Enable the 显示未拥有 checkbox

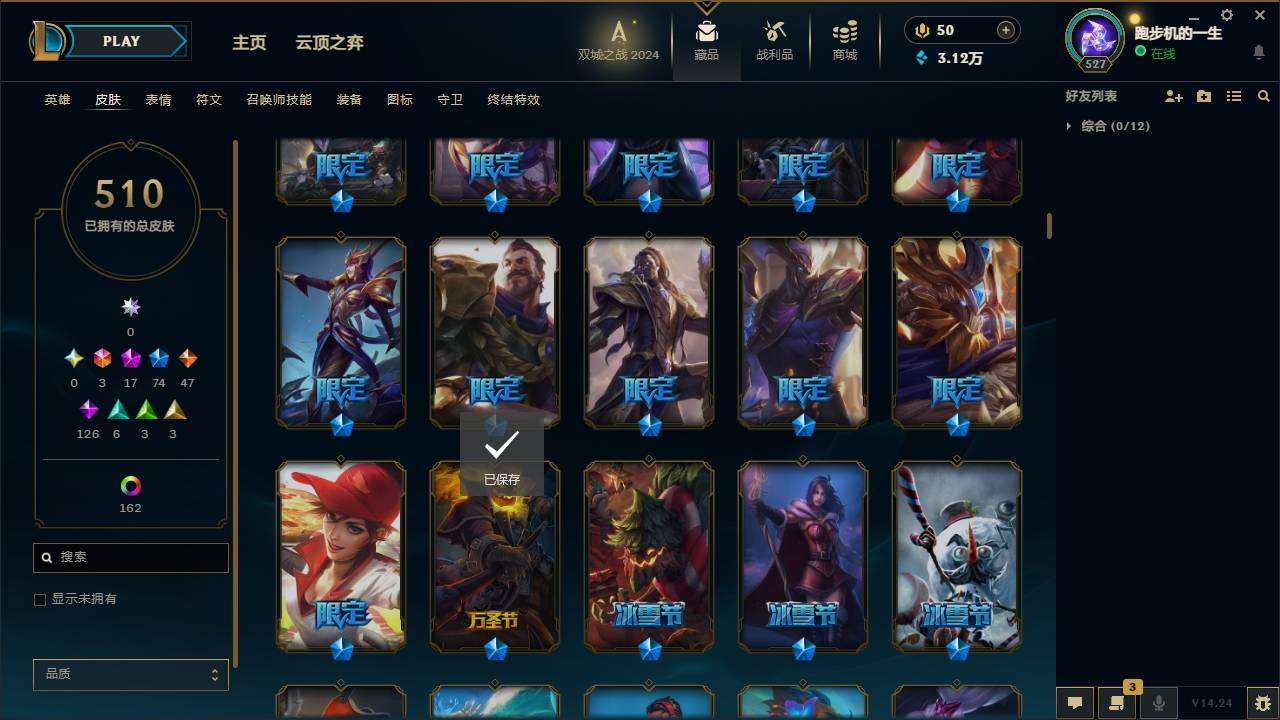pyautogui.click(x=40, y=599)
